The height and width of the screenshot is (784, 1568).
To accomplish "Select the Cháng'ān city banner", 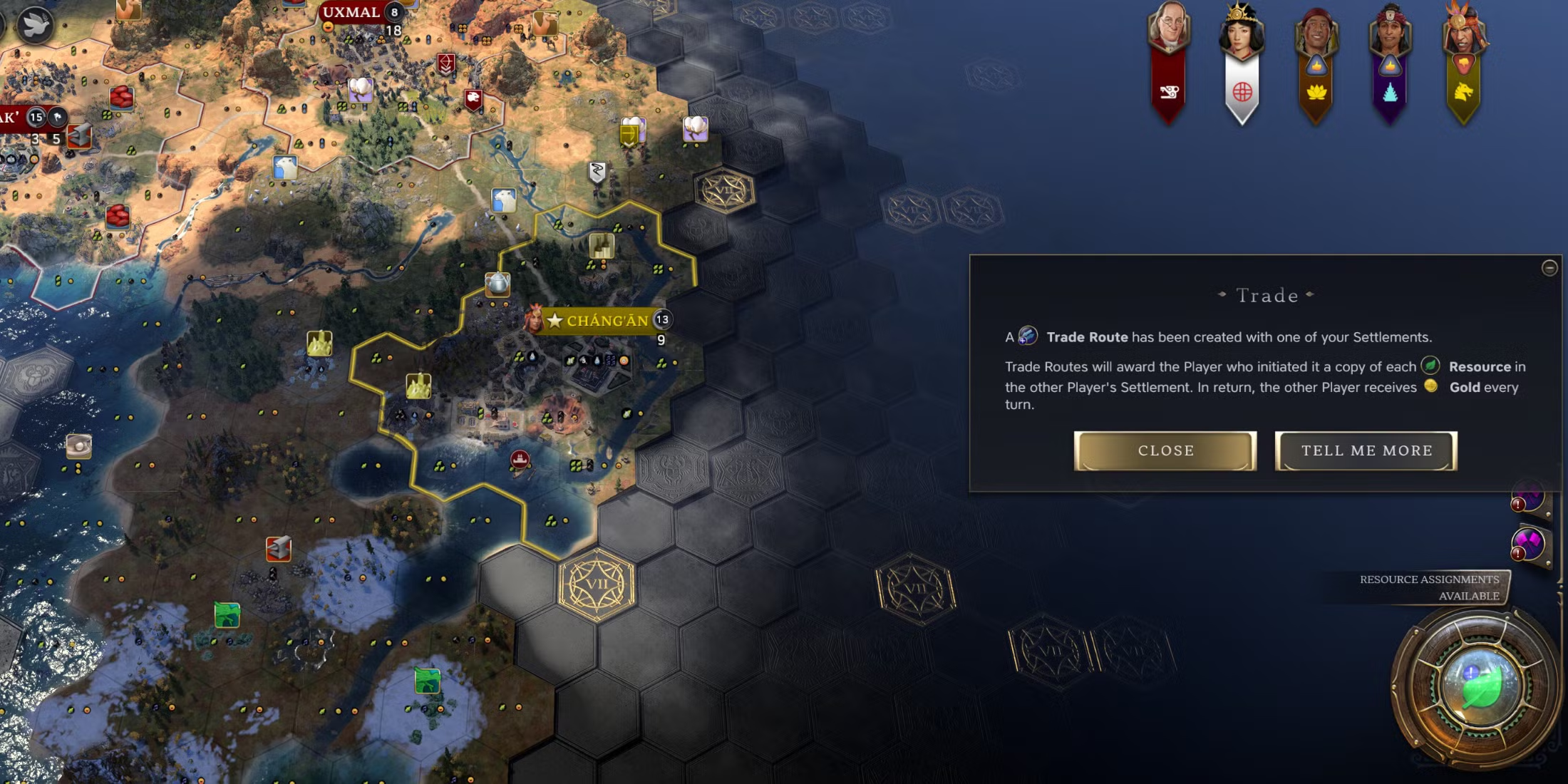I will point(607,321).
